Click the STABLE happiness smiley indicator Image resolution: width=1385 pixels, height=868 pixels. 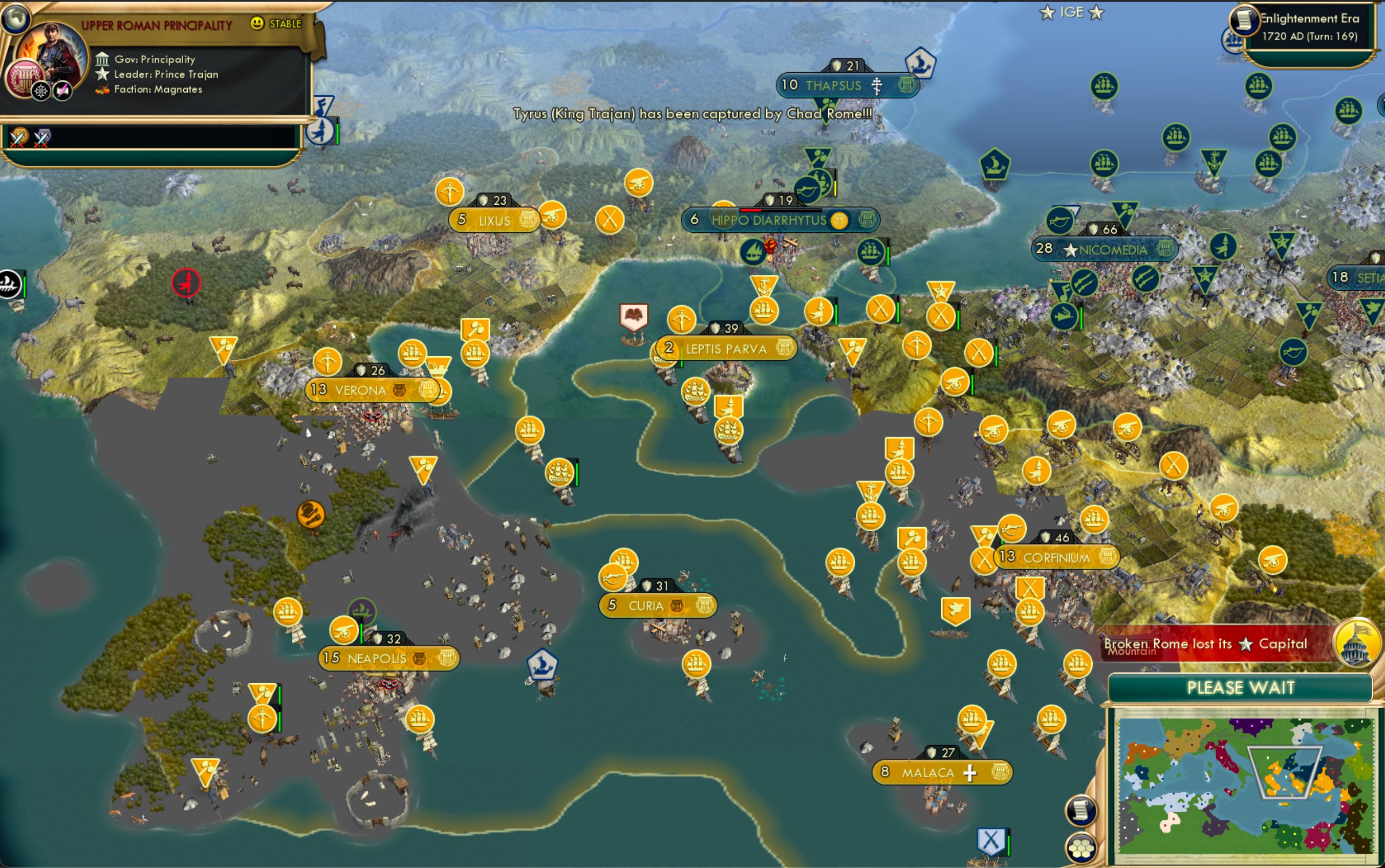(257, 23)
